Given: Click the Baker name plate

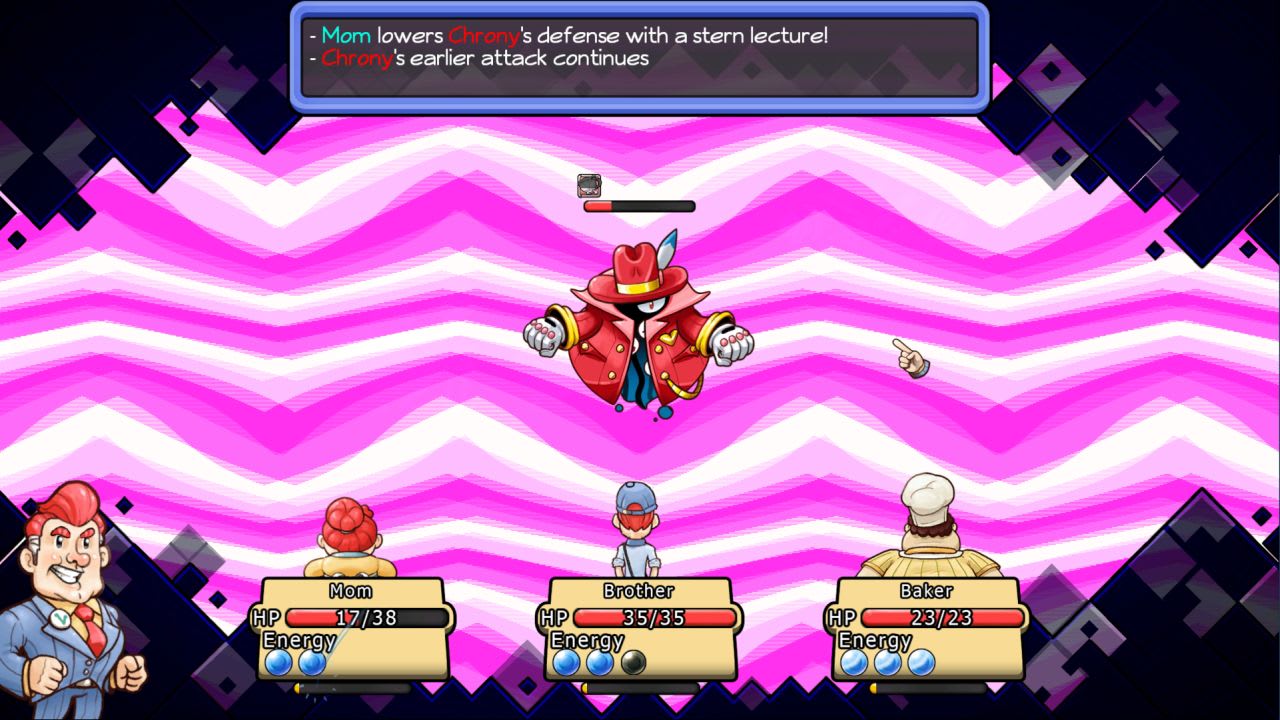Looking at the screenshot, I should [926, 590].
